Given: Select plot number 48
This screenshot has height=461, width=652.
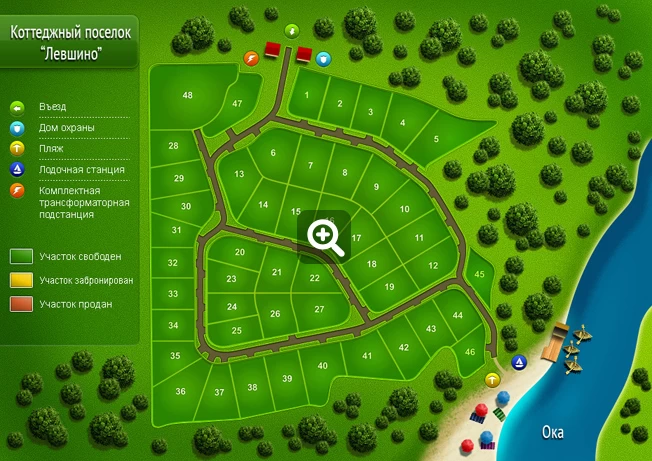Looking at the screenshot, I should (x=187, y=96).
